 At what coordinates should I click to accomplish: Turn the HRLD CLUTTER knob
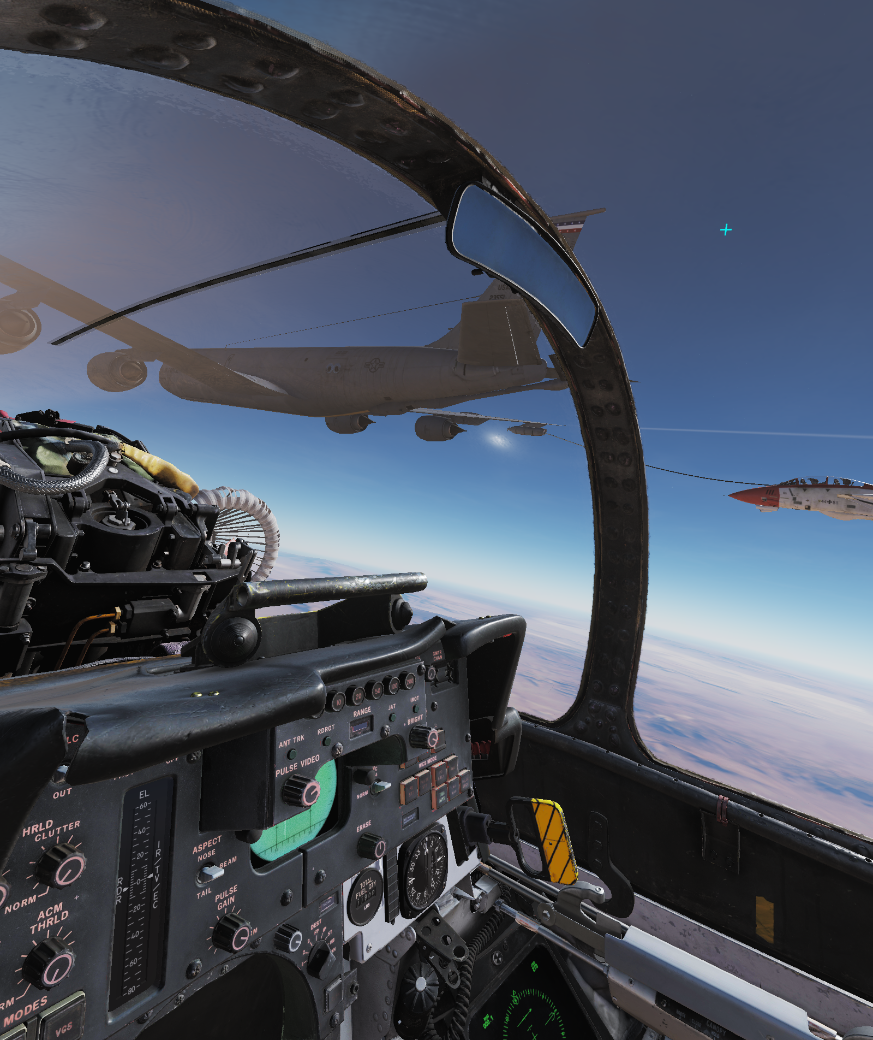61,865
